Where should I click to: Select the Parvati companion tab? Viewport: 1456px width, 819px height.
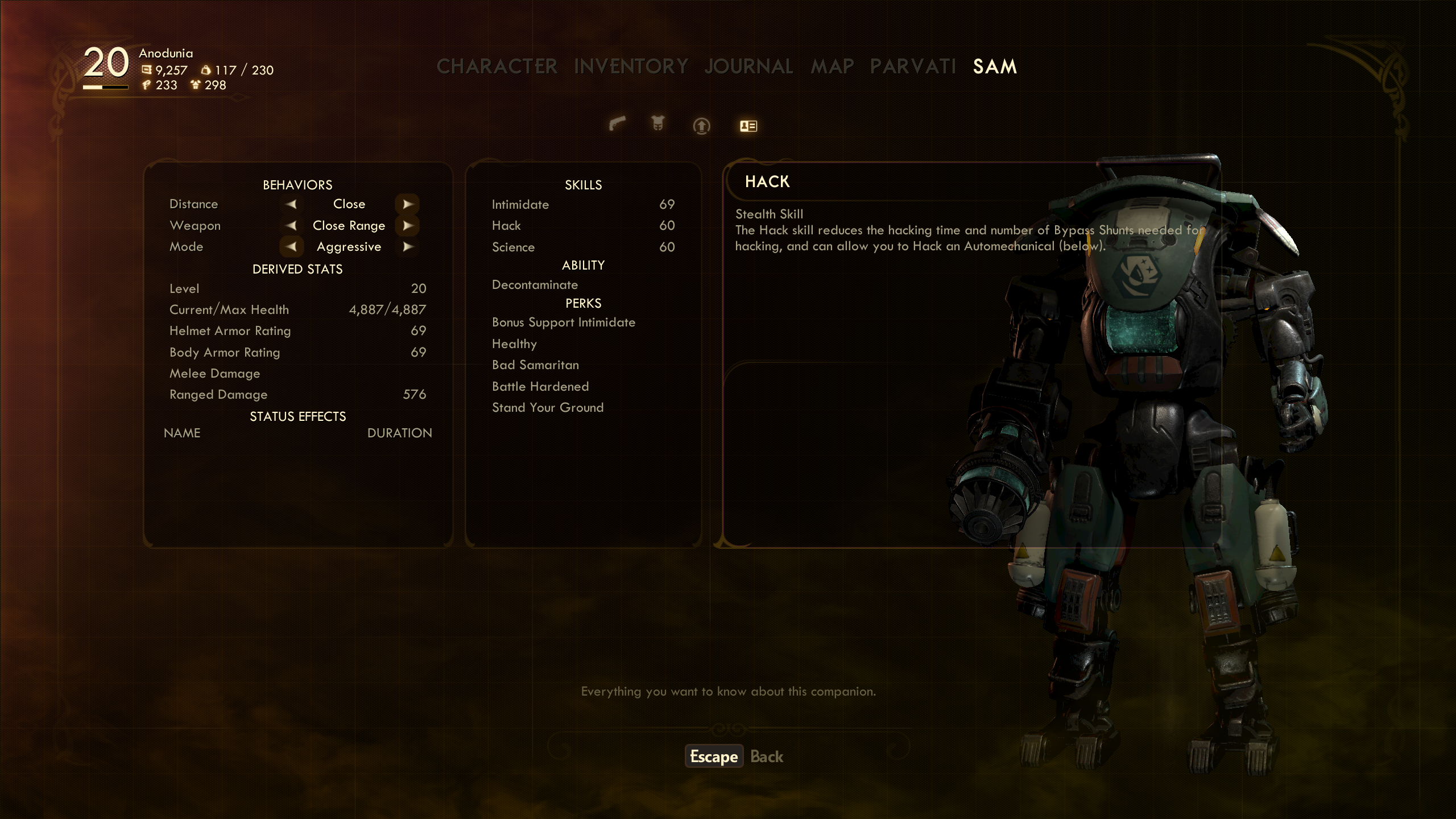tap(913, 67)
